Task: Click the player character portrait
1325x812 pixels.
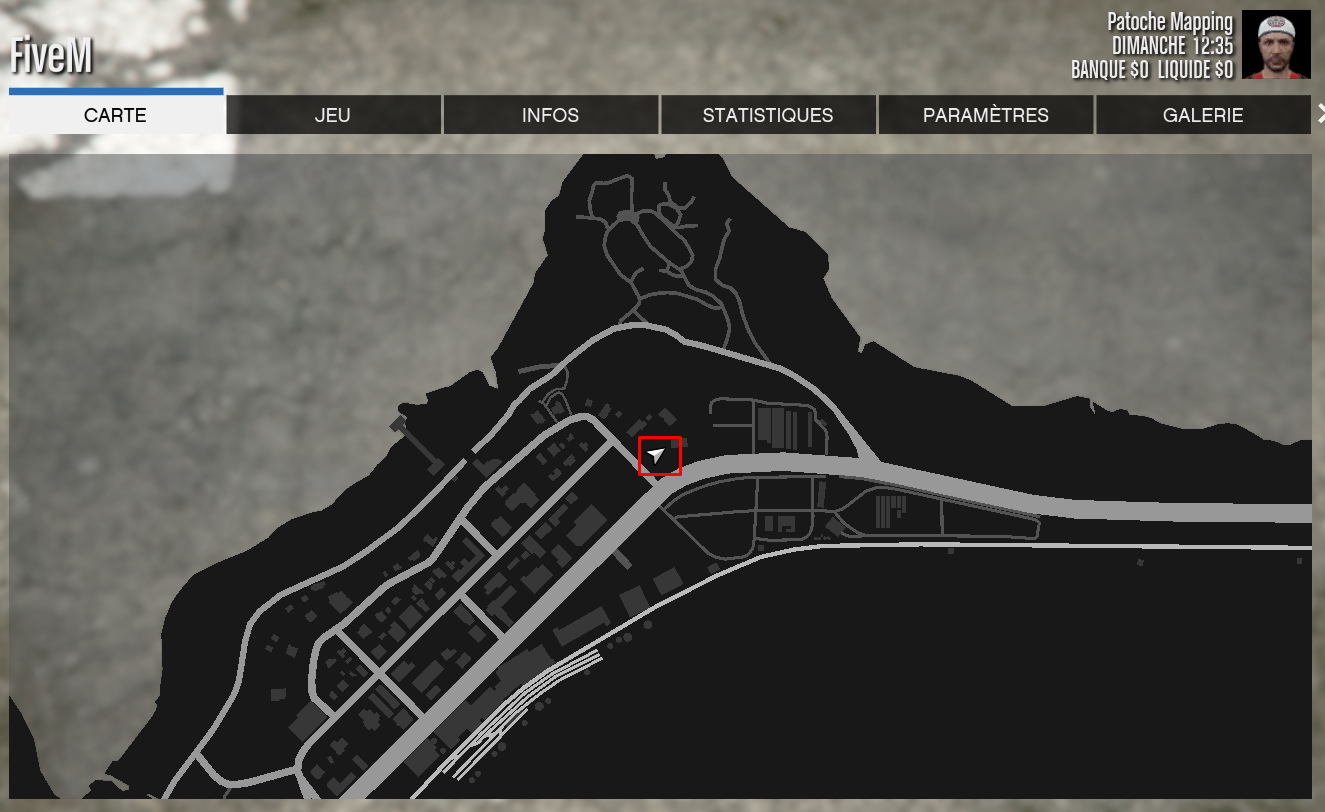Action: [x=1276, y=45]
